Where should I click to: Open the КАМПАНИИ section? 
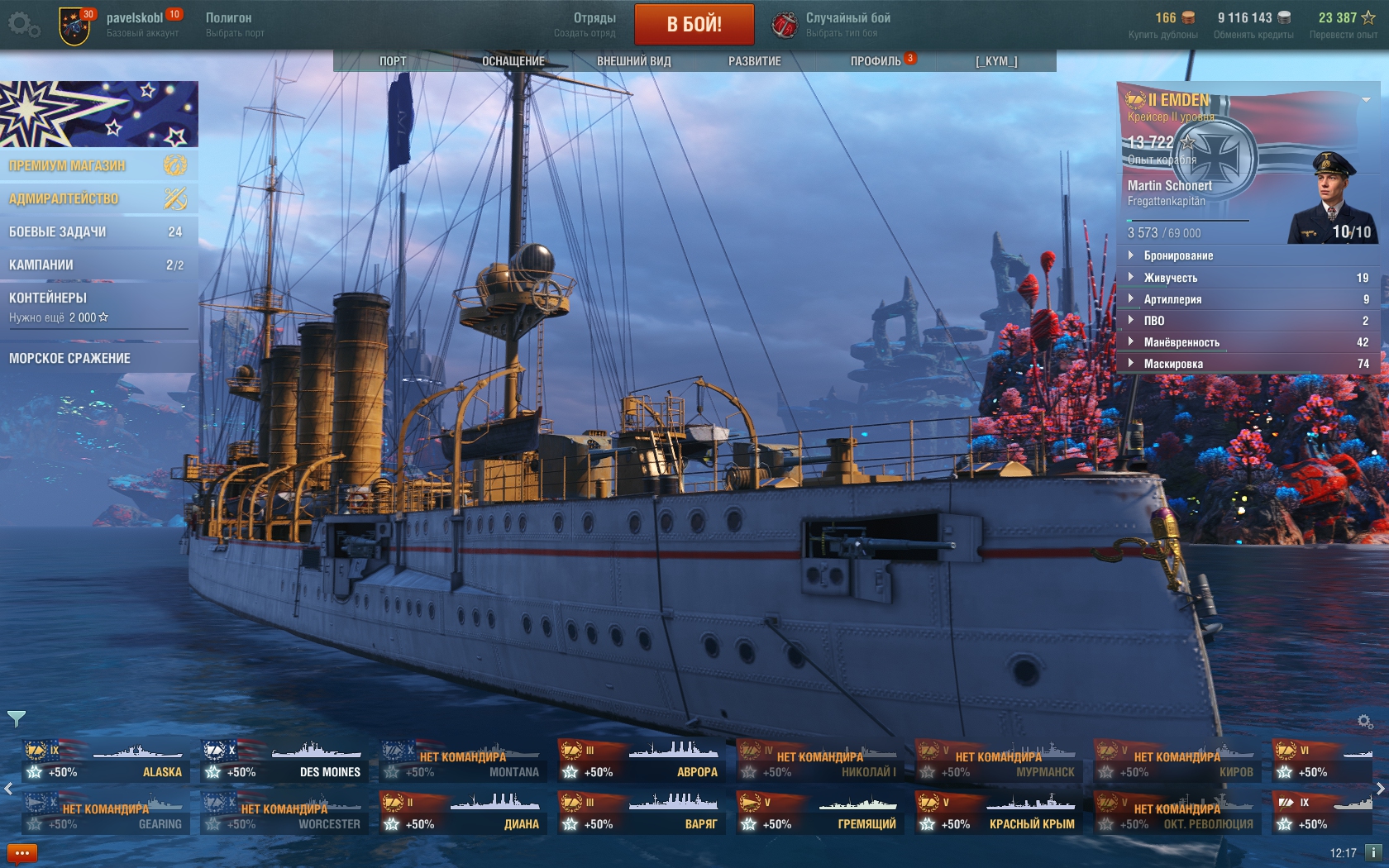click(98, 265)
